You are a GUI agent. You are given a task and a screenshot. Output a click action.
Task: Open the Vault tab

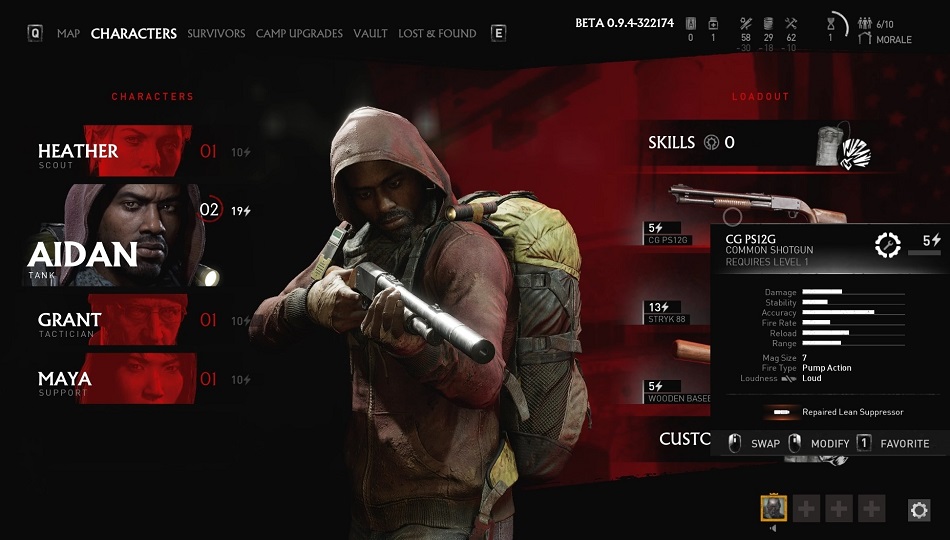coord(370,33)
